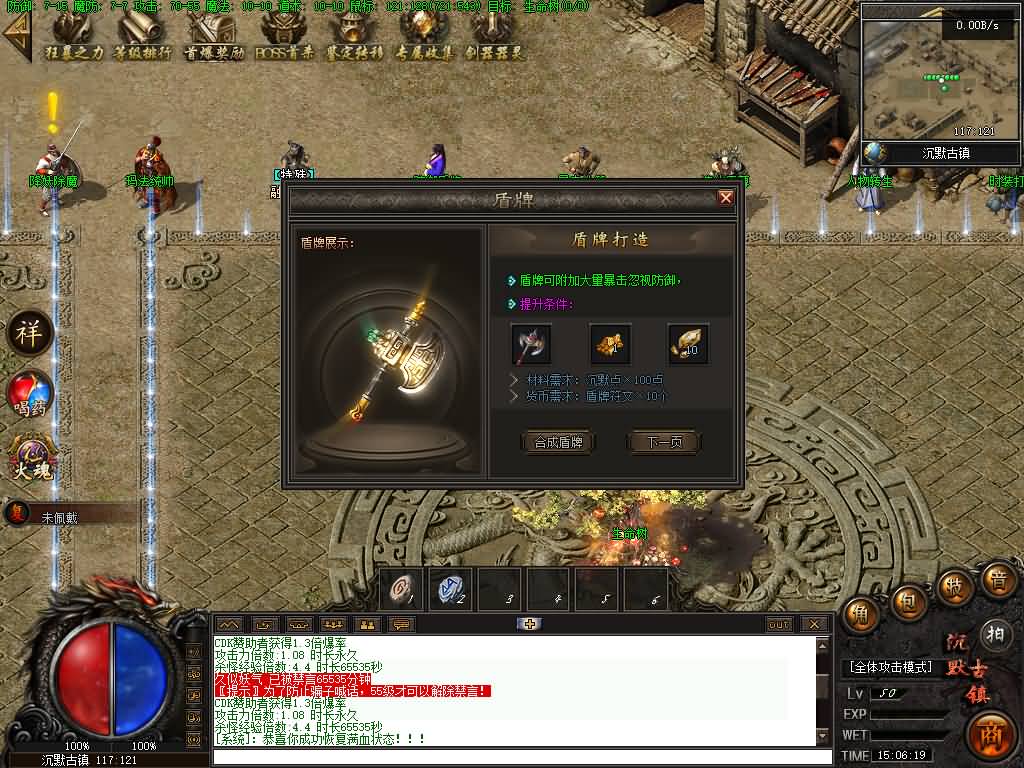
Task: Open the 技 skills button
Action: coord(954,586)
